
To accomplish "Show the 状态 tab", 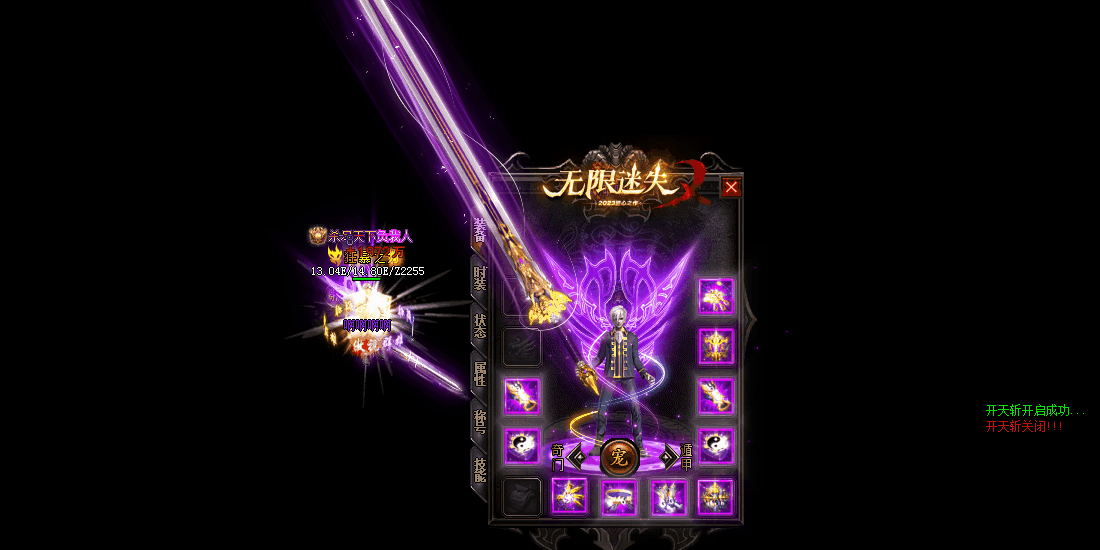I will [480, 326].
